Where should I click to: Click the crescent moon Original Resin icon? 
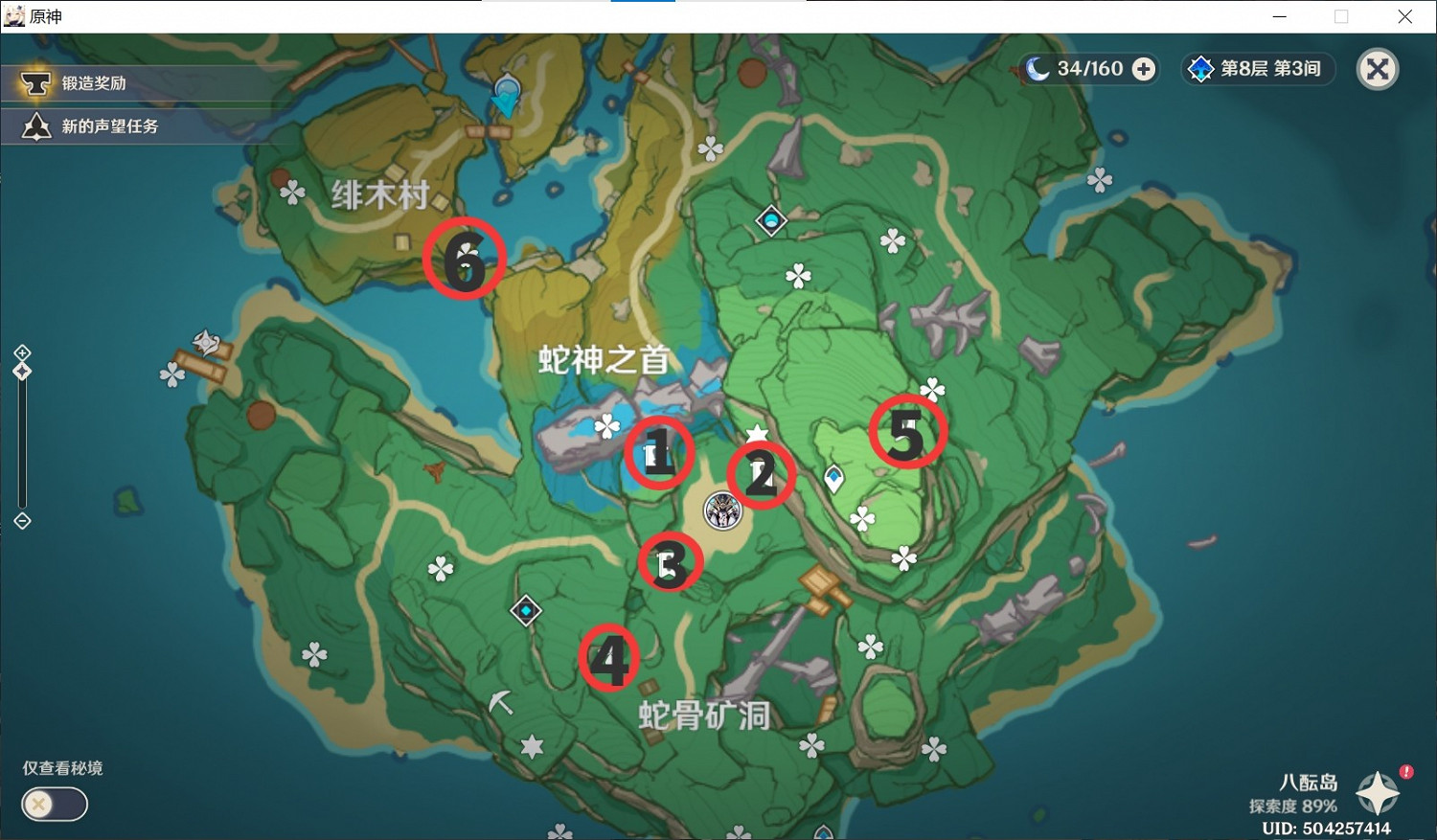coord(1038,68)
